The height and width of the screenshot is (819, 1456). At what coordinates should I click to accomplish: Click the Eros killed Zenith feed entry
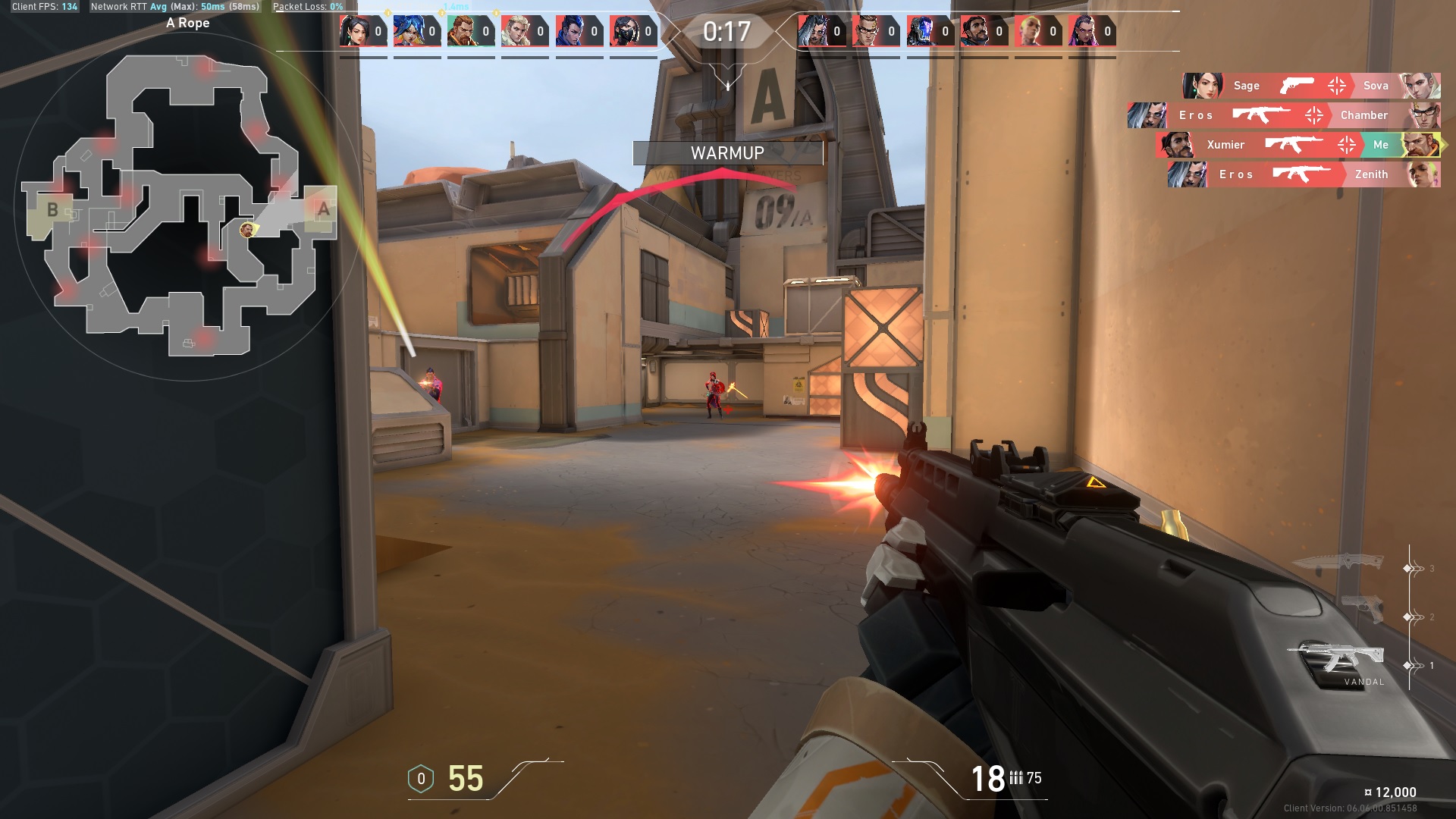click(x=1303, y=174)
